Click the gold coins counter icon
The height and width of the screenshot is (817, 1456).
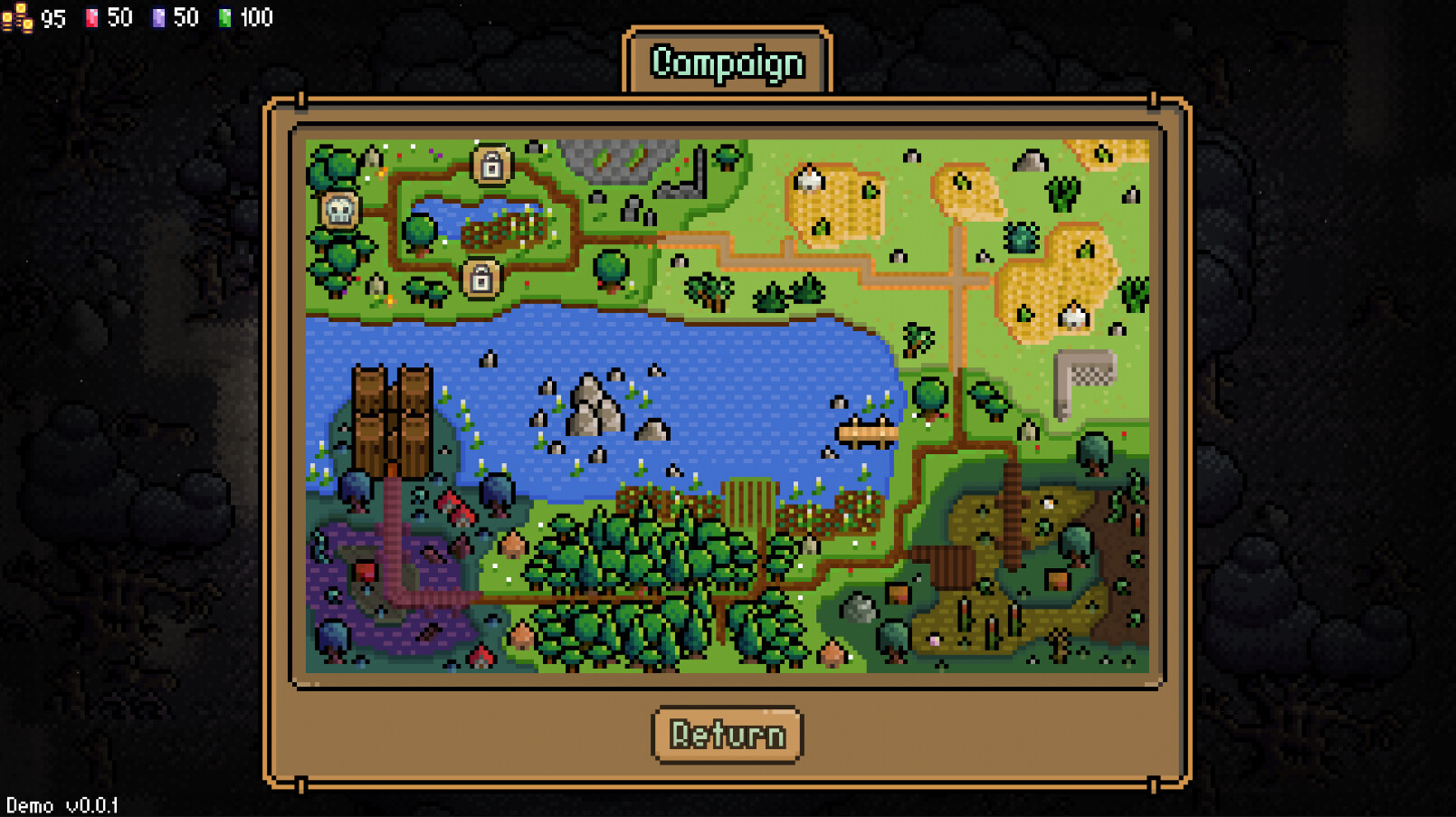pos(16,15)
